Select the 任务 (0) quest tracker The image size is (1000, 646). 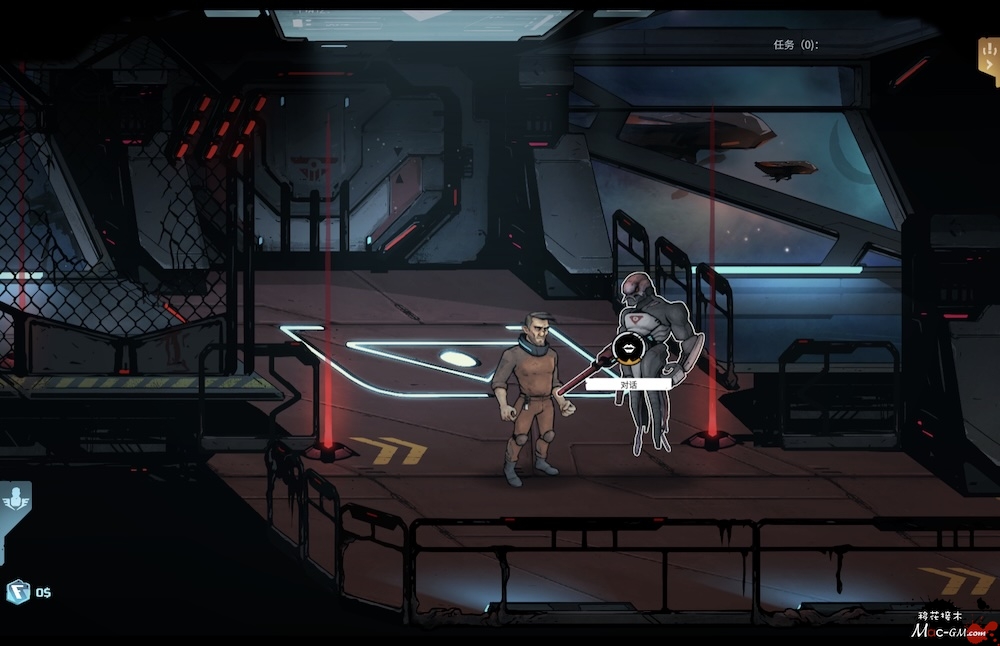point(795,45)
